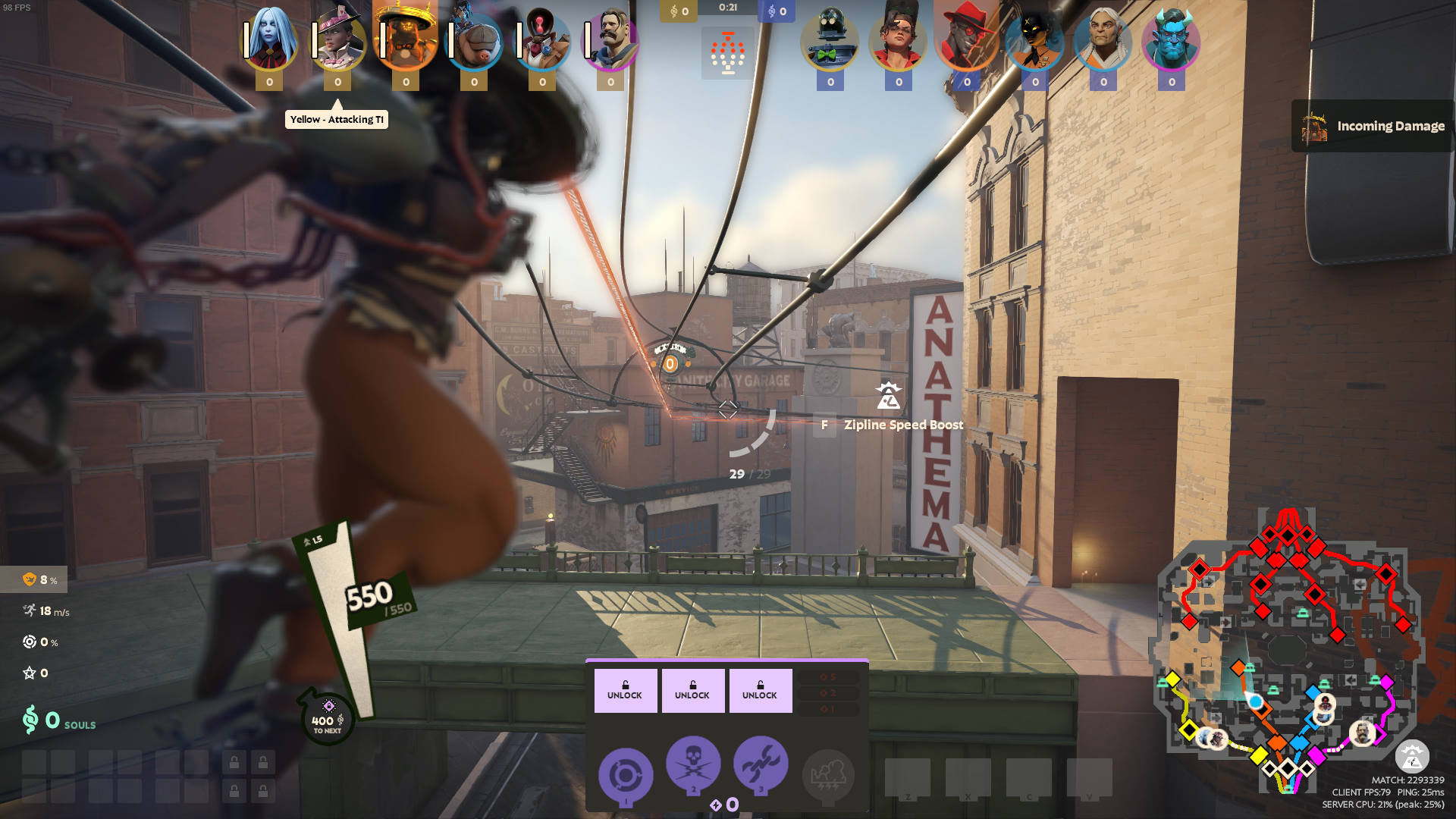Viewport: 1456px width, 819px height.
Task: Select the greyed-out storm cloud ultimate
Action: pos(828,775)
